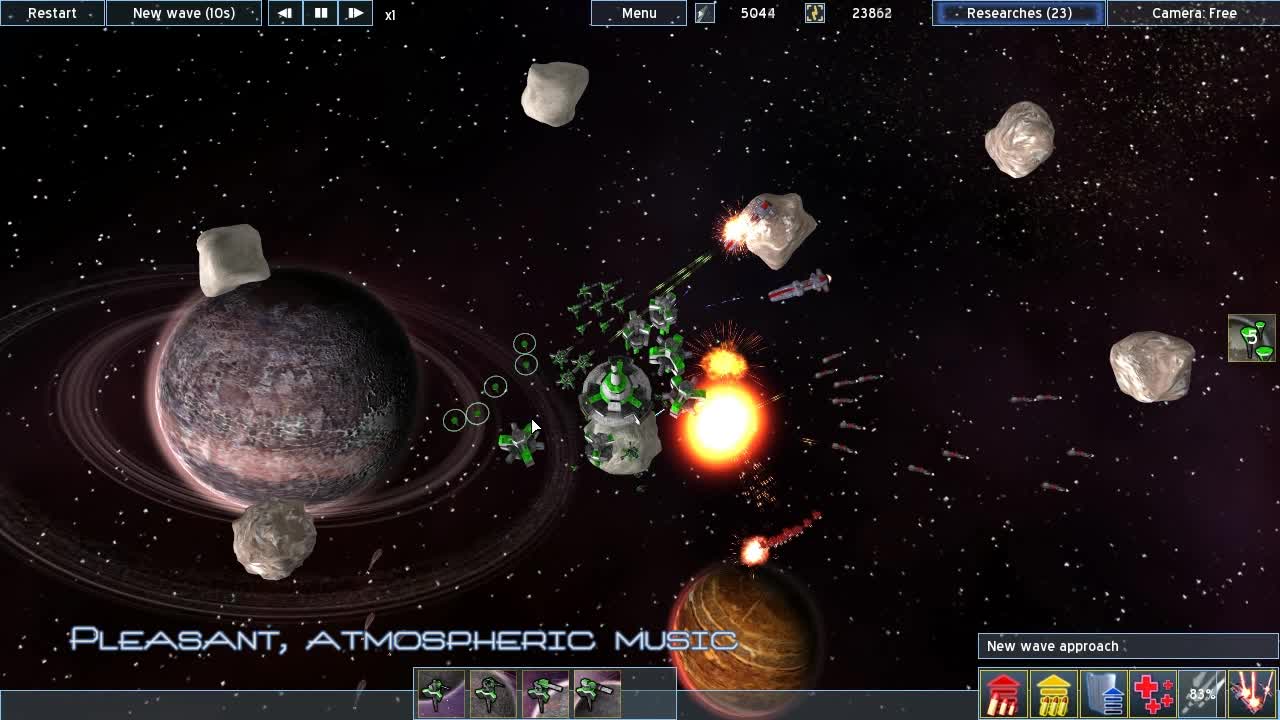The height and width of the screenshot is (720, 1280).
Task: Select the second green turret build icon
Action: tap(491, 693)
